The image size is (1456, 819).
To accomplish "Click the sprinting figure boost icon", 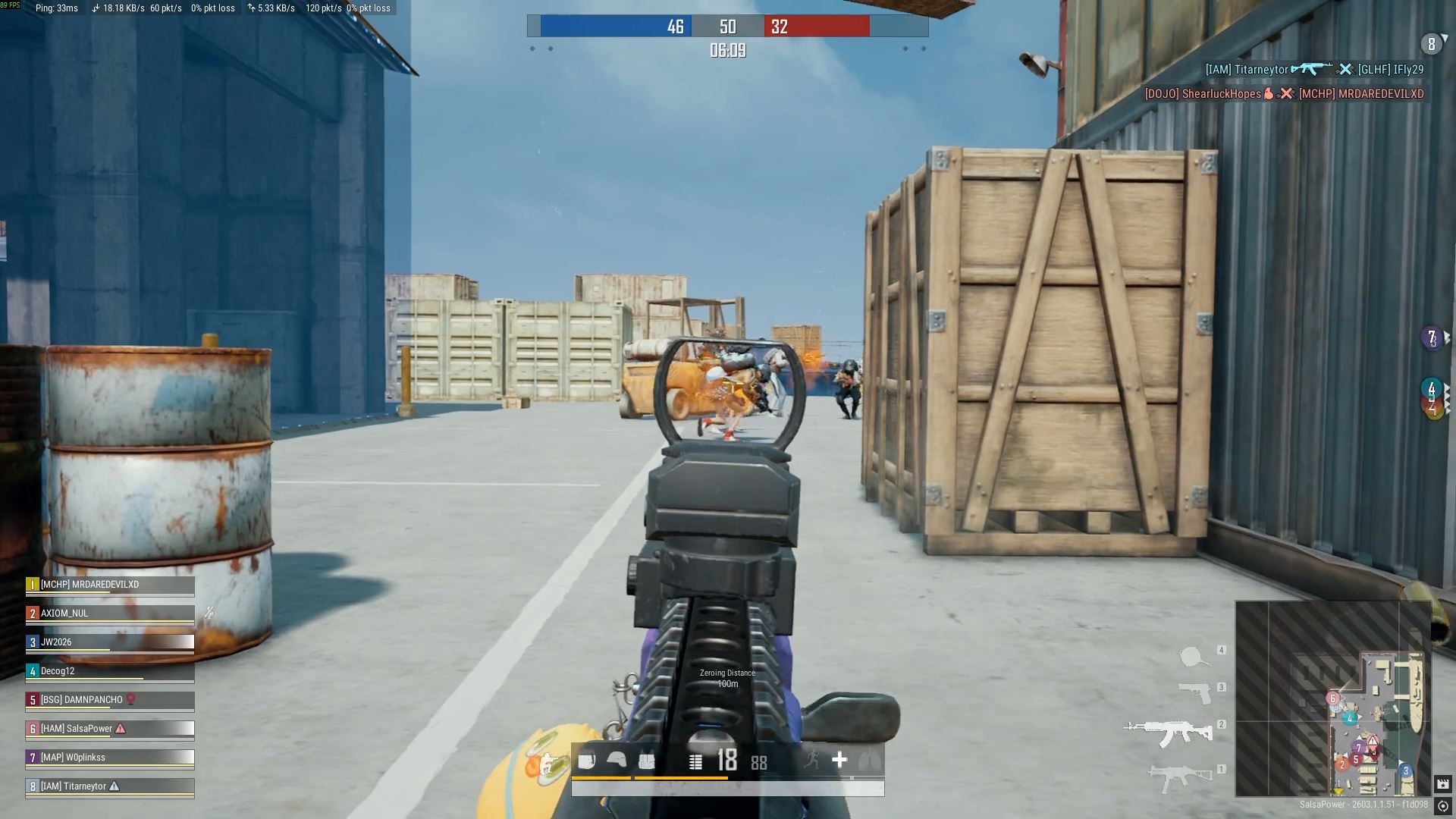I will point(813,759).
